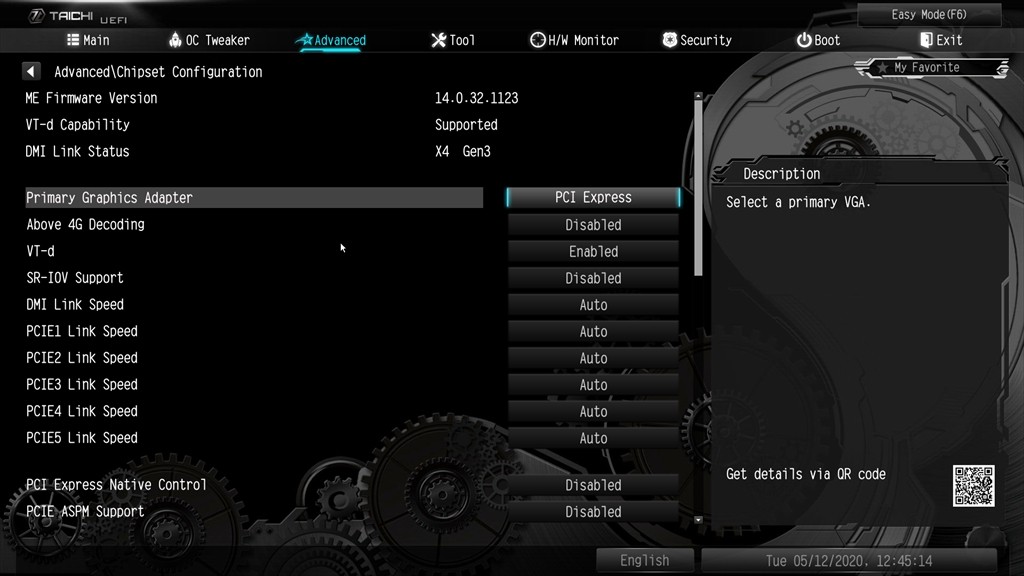Image resolution: width=1024 pixels, height=576 pixels.
Task: Select the English language button
Action: pos(644,561)
